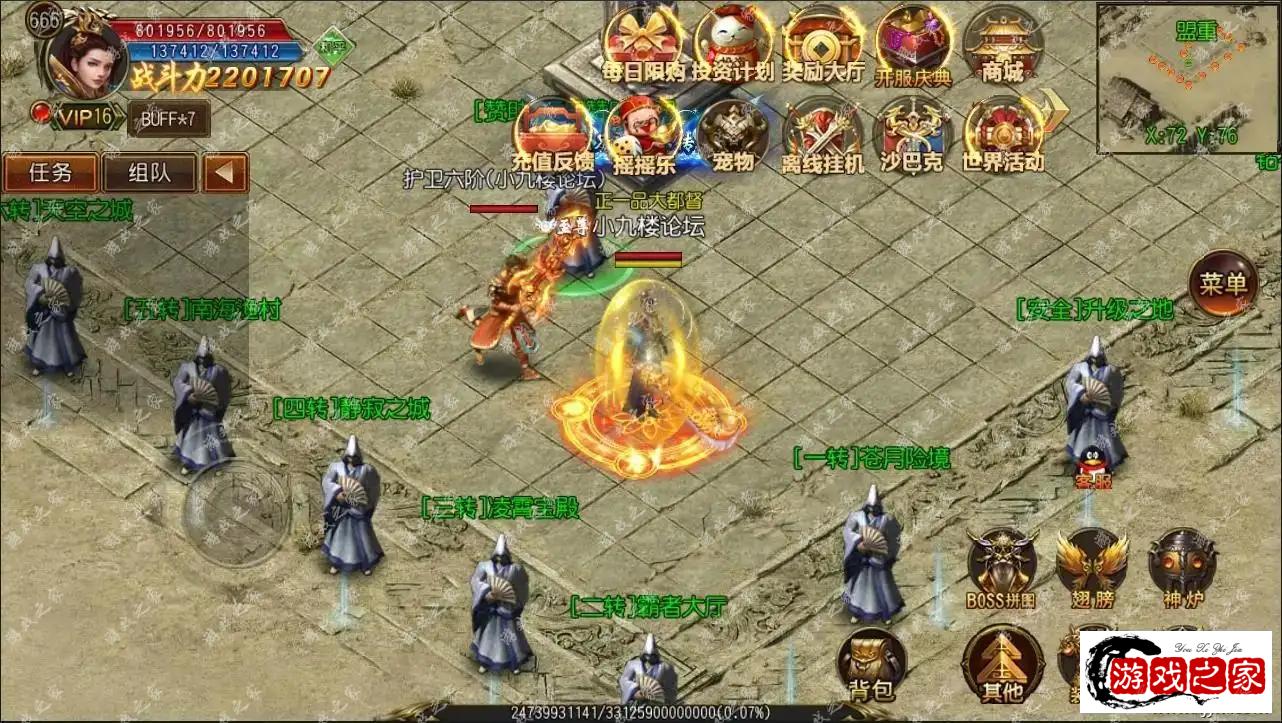Image resolution: width=1282 pixels, height=723 pixels.
Task: Open the 沙巴克 siege icon
Action: 912,135
